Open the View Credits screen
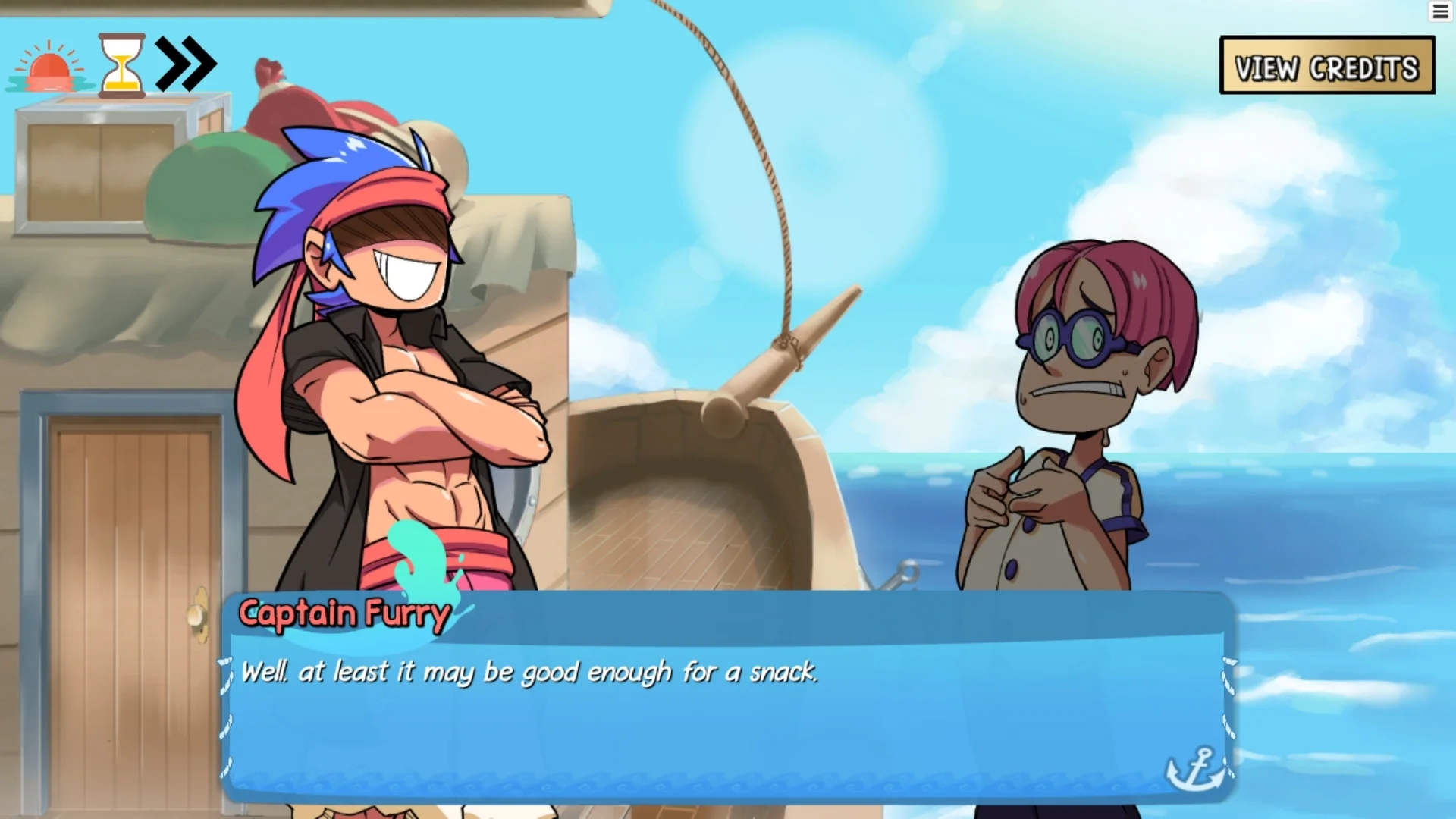 point(1326,66)
